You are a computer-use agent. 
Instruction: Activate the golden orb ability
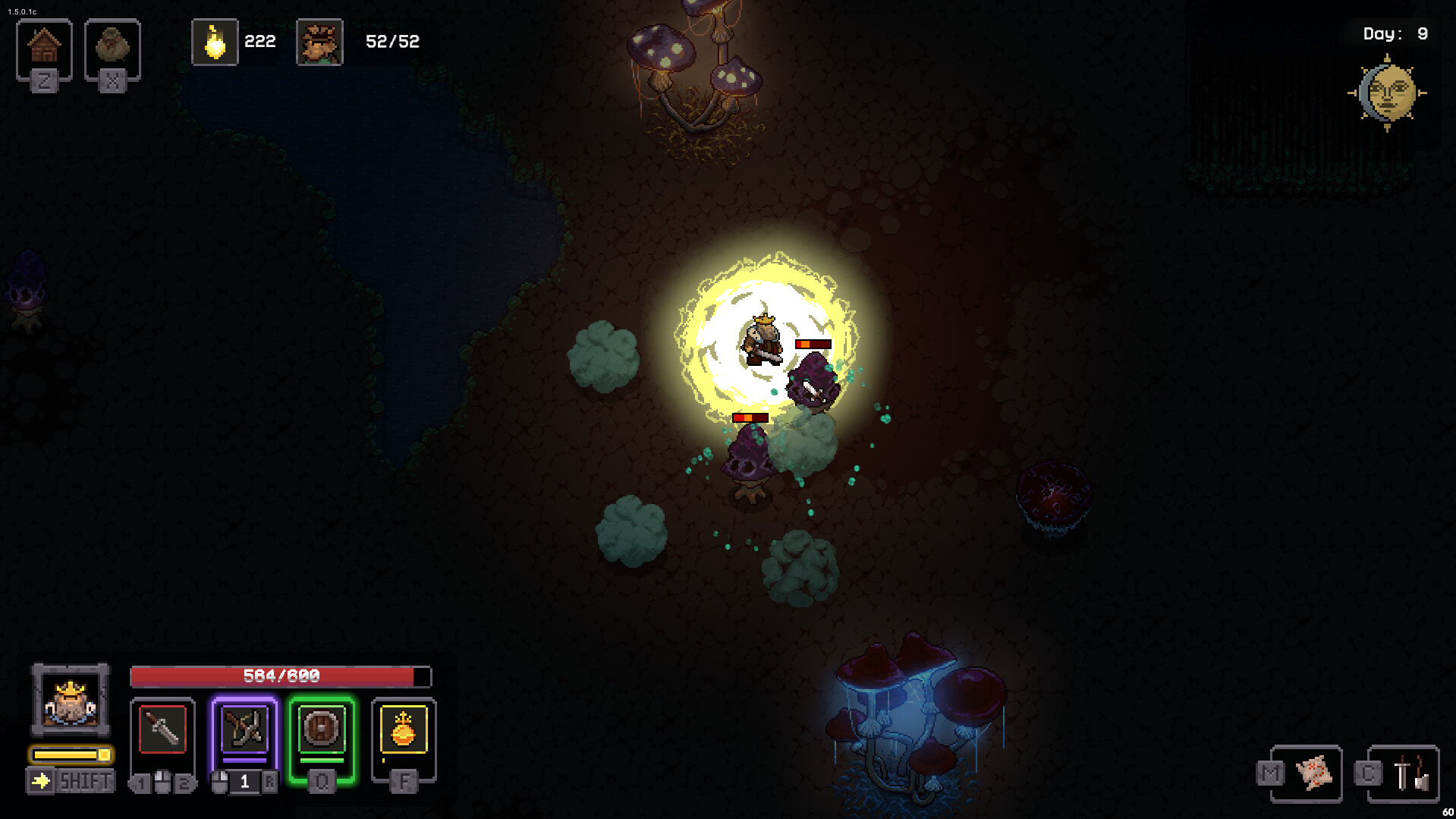pyautogui.click(x=404, y=730)
